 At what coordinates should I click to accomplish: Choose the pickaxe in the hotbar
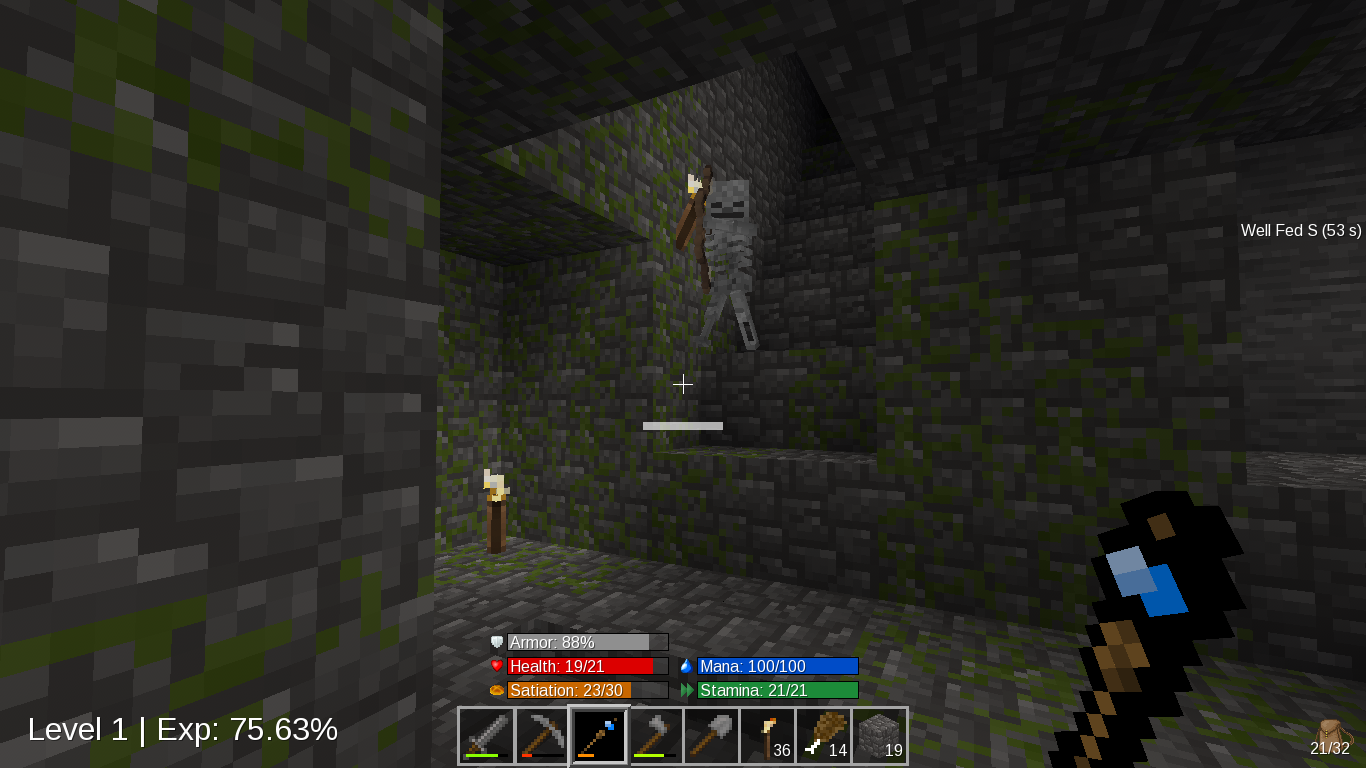[543, 736]
